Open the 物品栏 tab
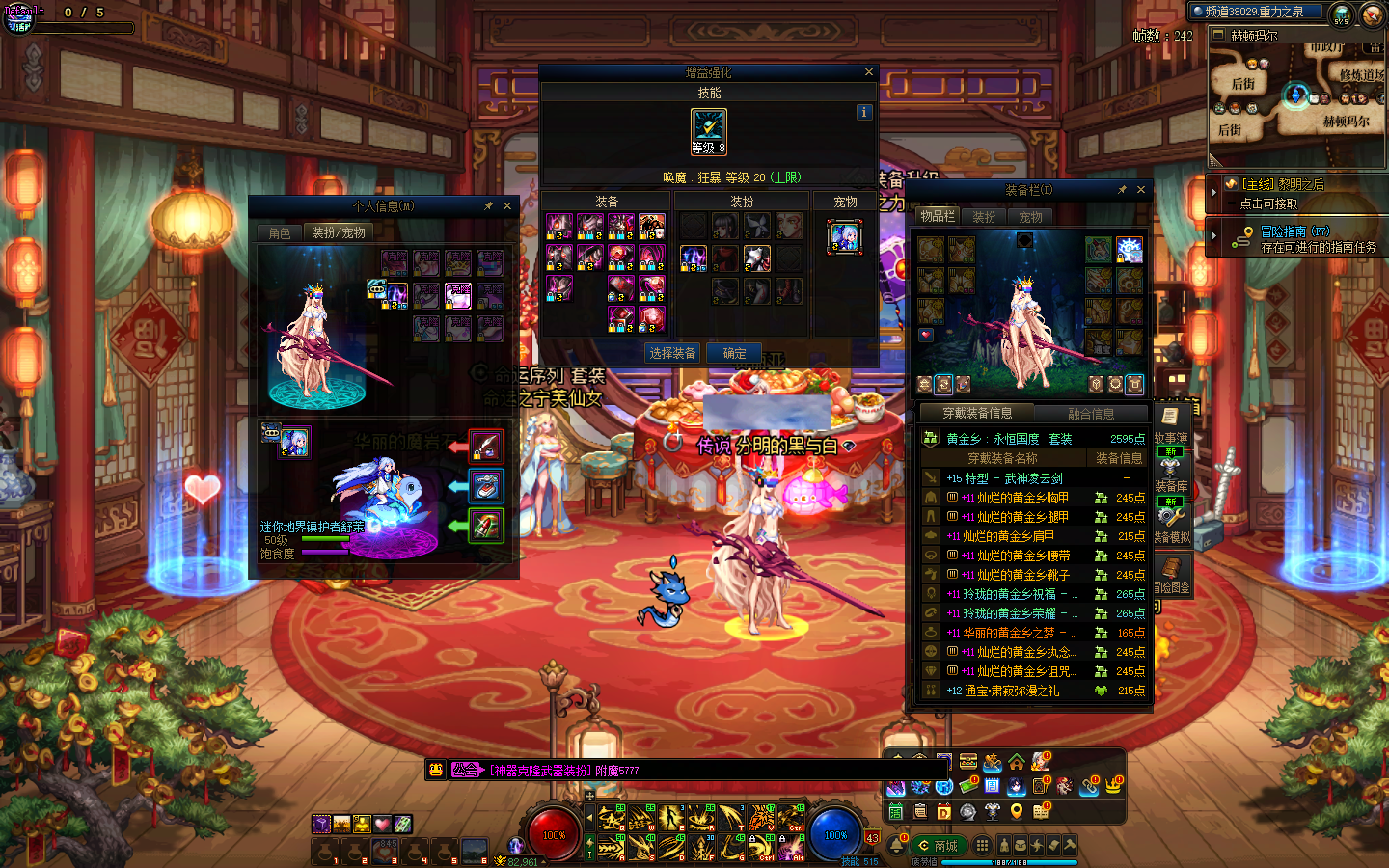The image size is (1389, 868). (x=937, y=217)
